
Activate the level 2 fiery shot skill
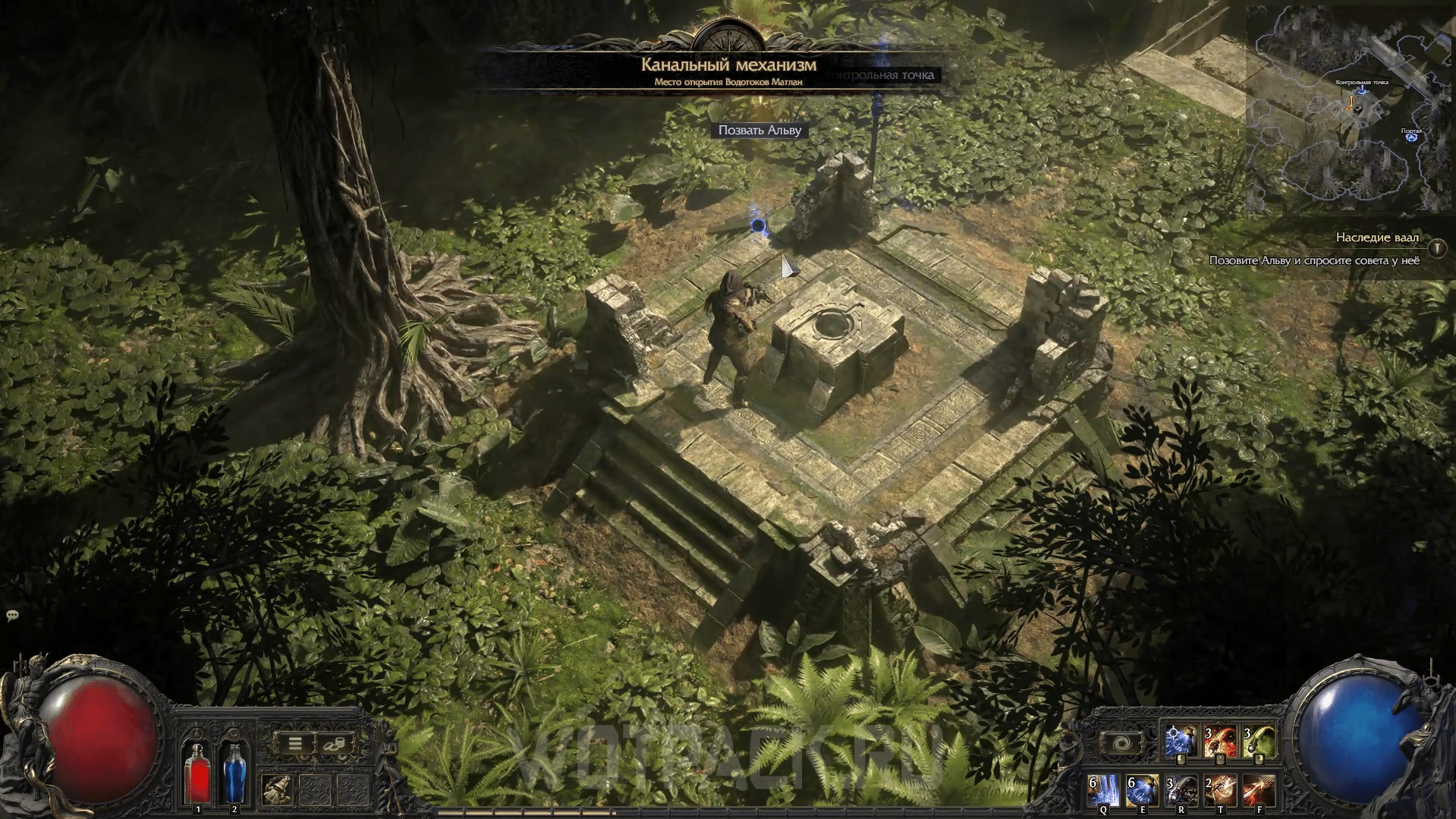[1220, 791]
